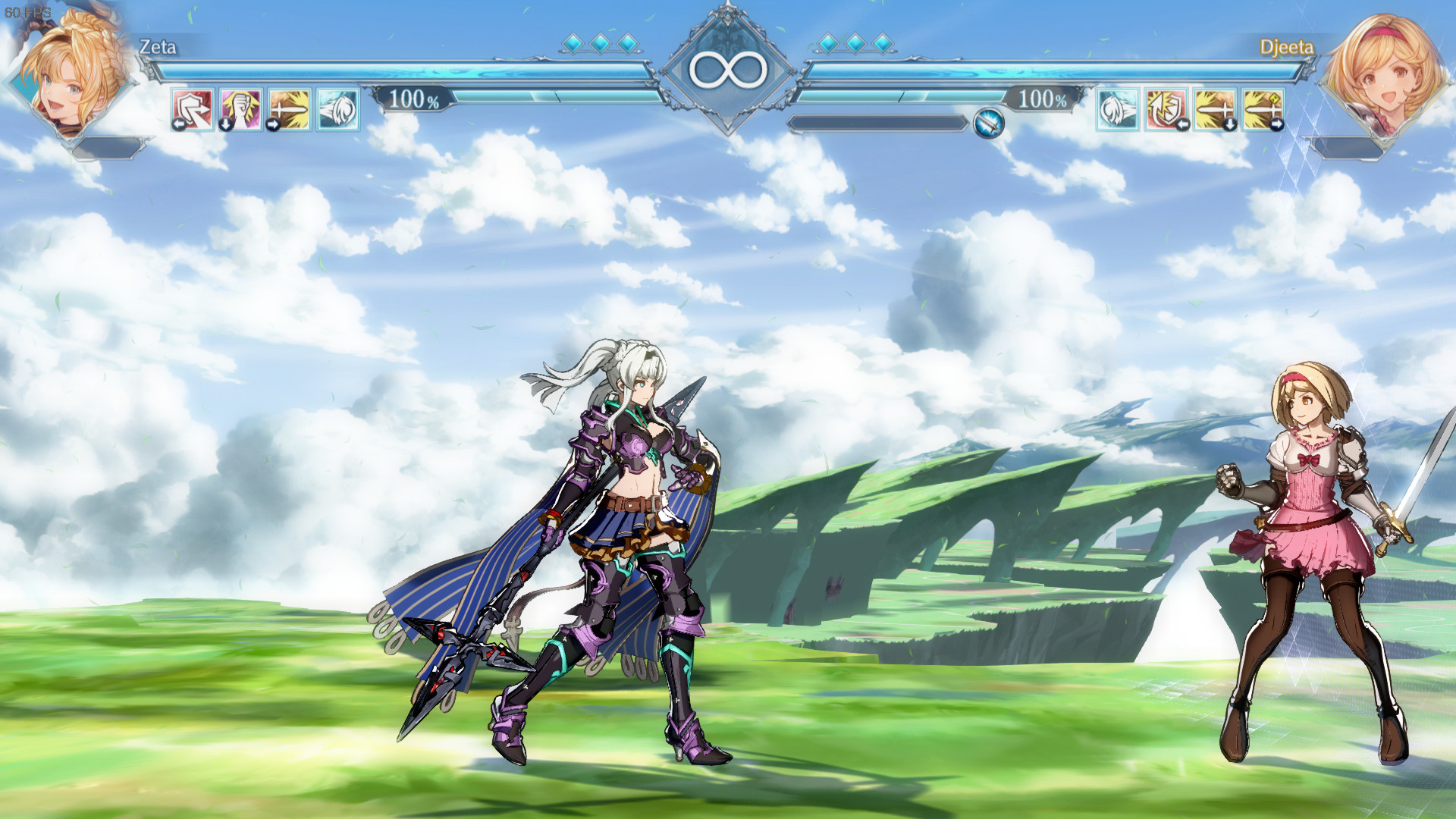Expand the left-arrow badge on Zeta's shield skill
This screenshot has height=819, width=1456.
[179, 124]
